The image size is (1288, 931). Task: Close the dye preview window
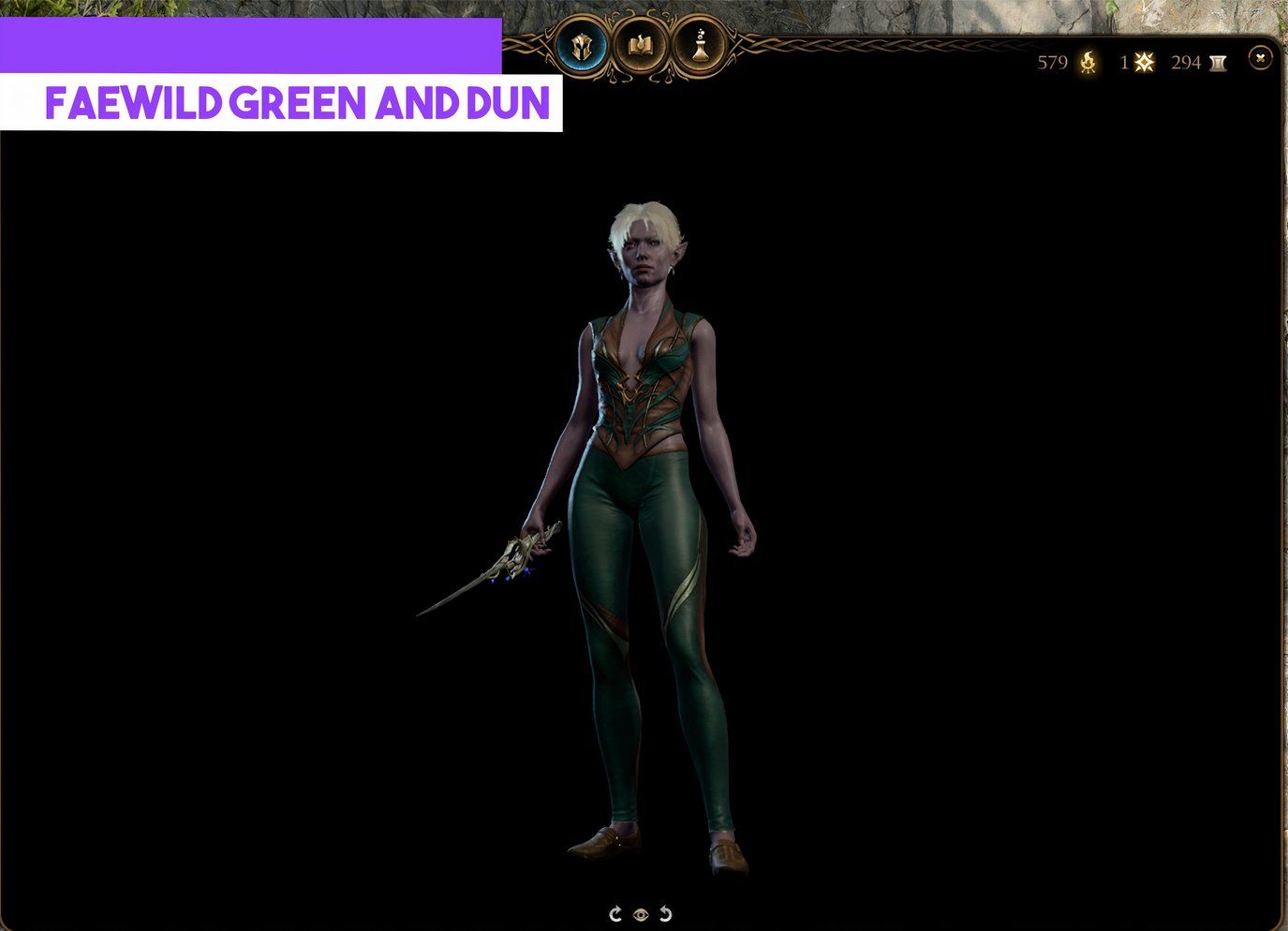point(1259,58)
